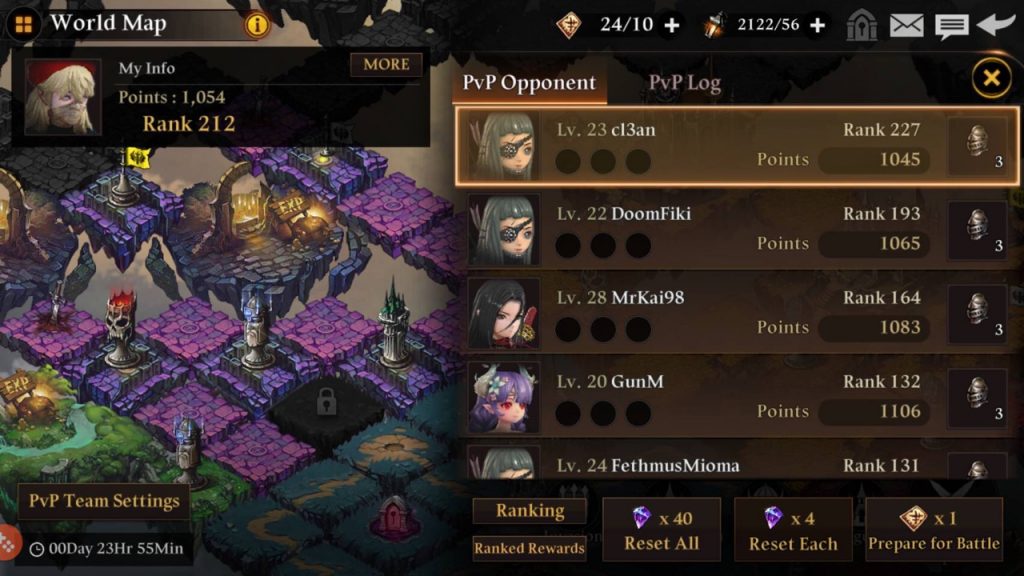Pick MrKai98 as PvP opponent
The height and width of the screenshot is (576, 1024).
click(x=700, y=314)
